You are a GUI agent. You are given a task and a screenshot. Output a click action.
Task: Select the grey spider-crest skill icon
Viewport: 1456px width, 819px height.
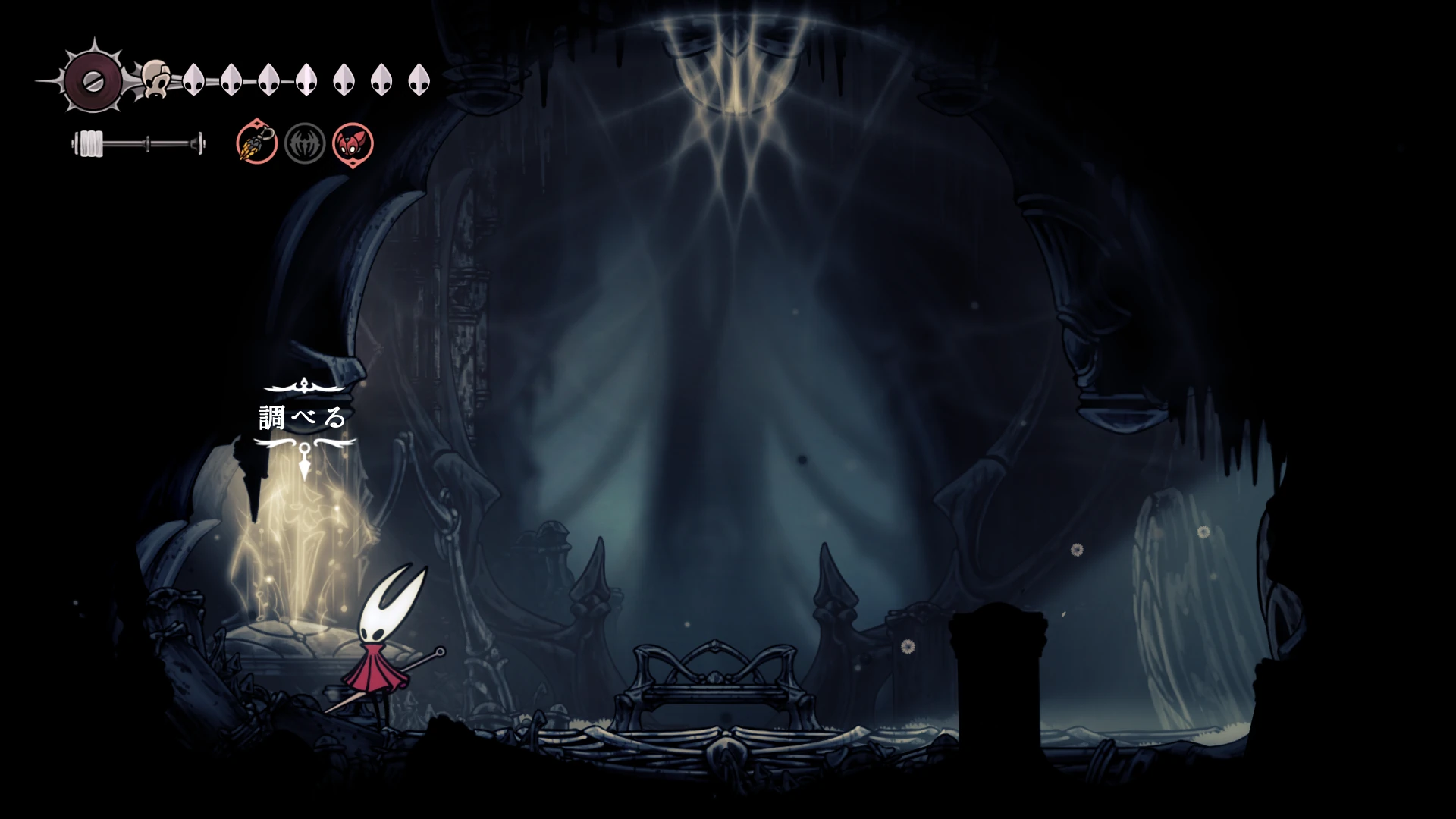[x=305, y=143]
